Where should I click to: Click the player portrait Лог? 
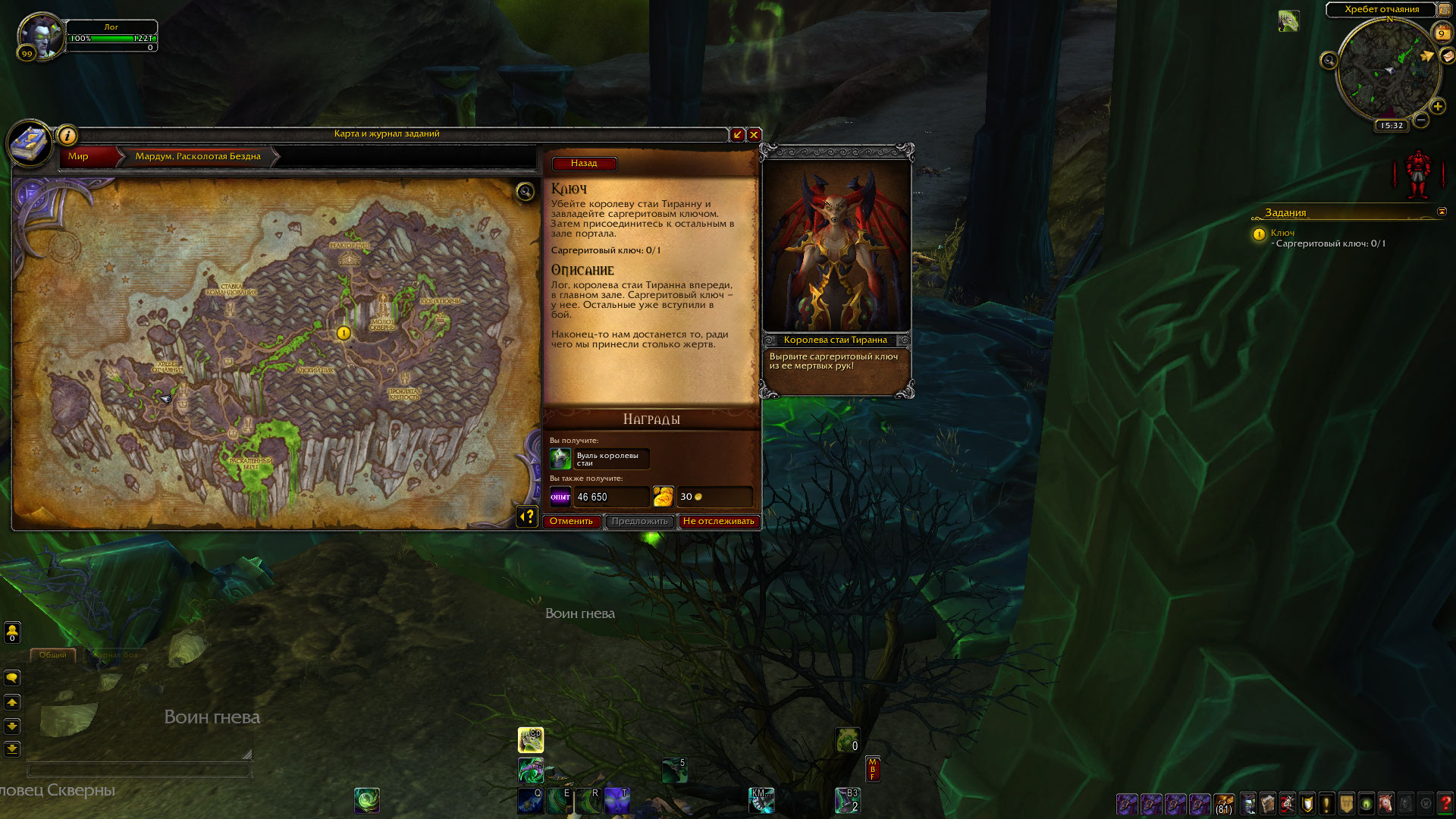(41, 36)
